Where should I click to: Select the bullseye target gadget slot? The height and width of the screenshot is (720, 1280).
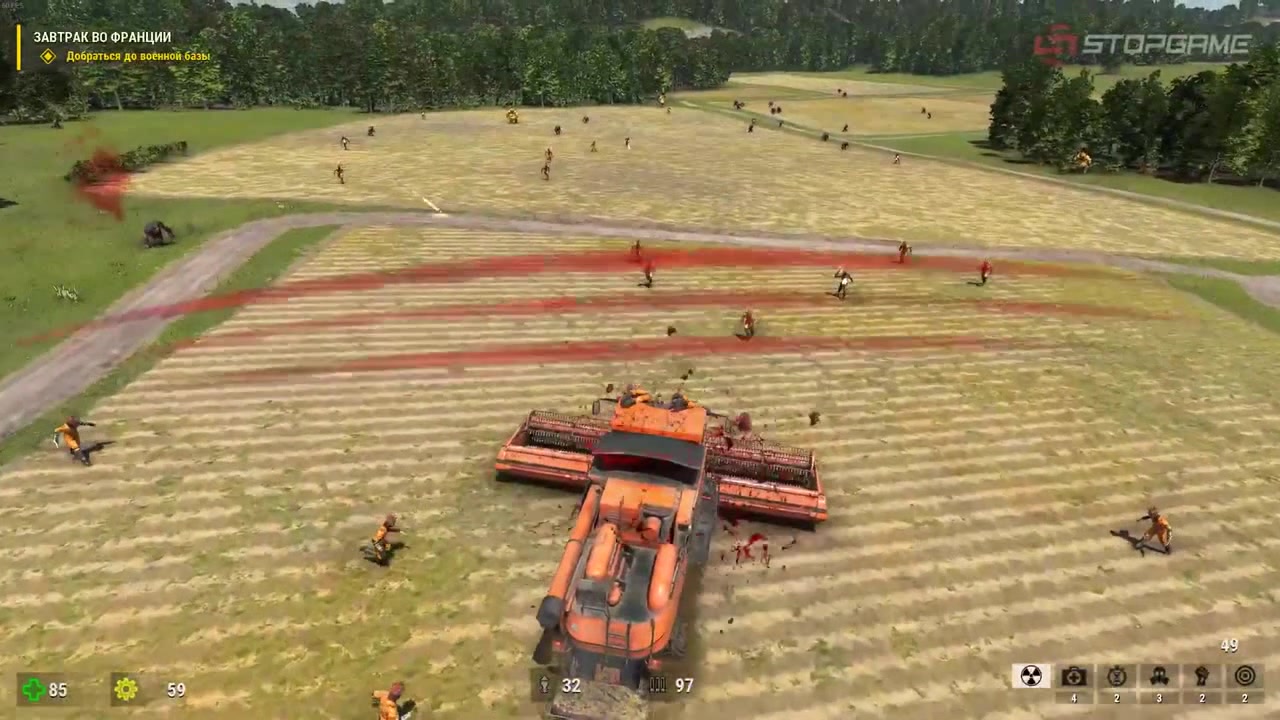click(1244, 676)
